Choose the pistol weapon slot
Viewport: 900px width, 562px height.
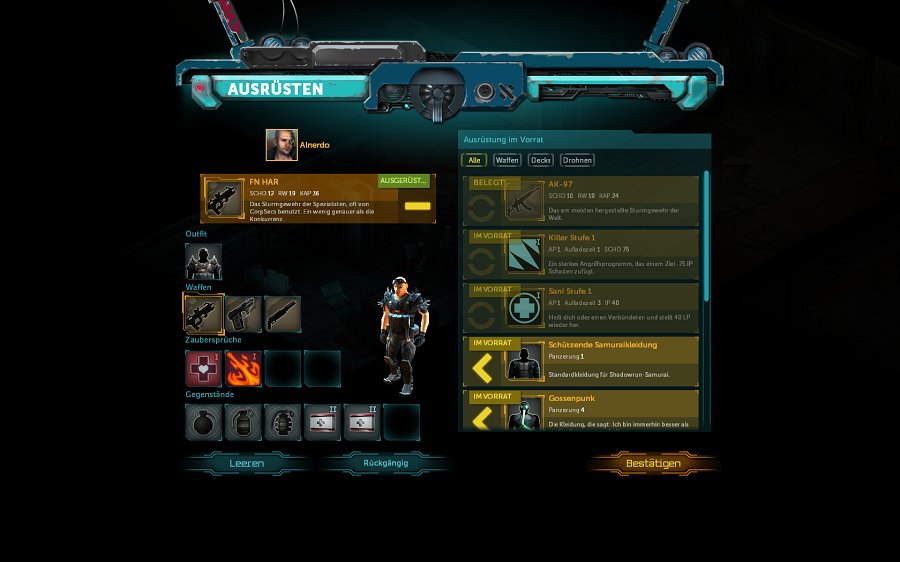point(243,314)
